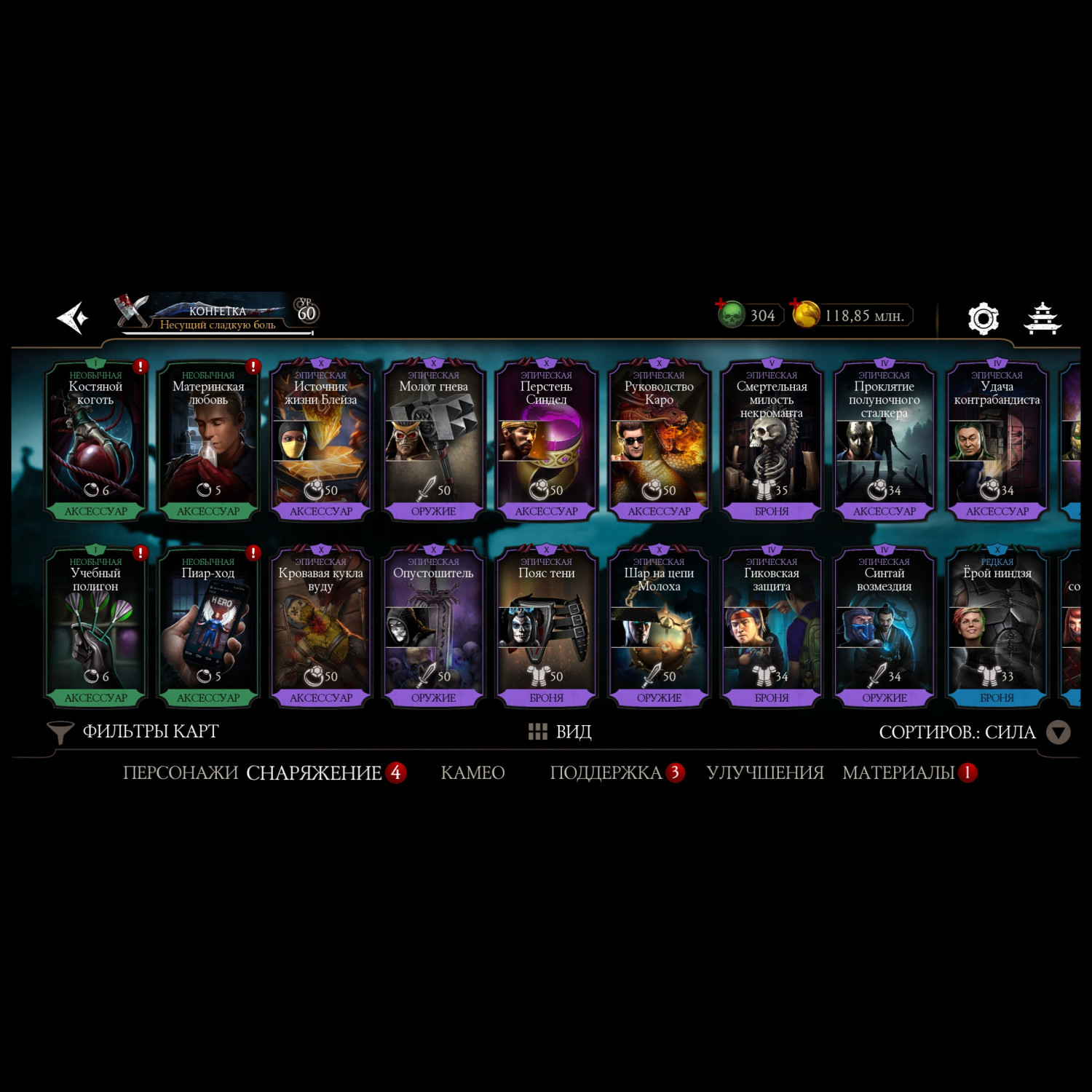The width and height of the screenshot is (1092, 1092).
Task: Switch to the Поддержка tab
Action: coord(606,772)
